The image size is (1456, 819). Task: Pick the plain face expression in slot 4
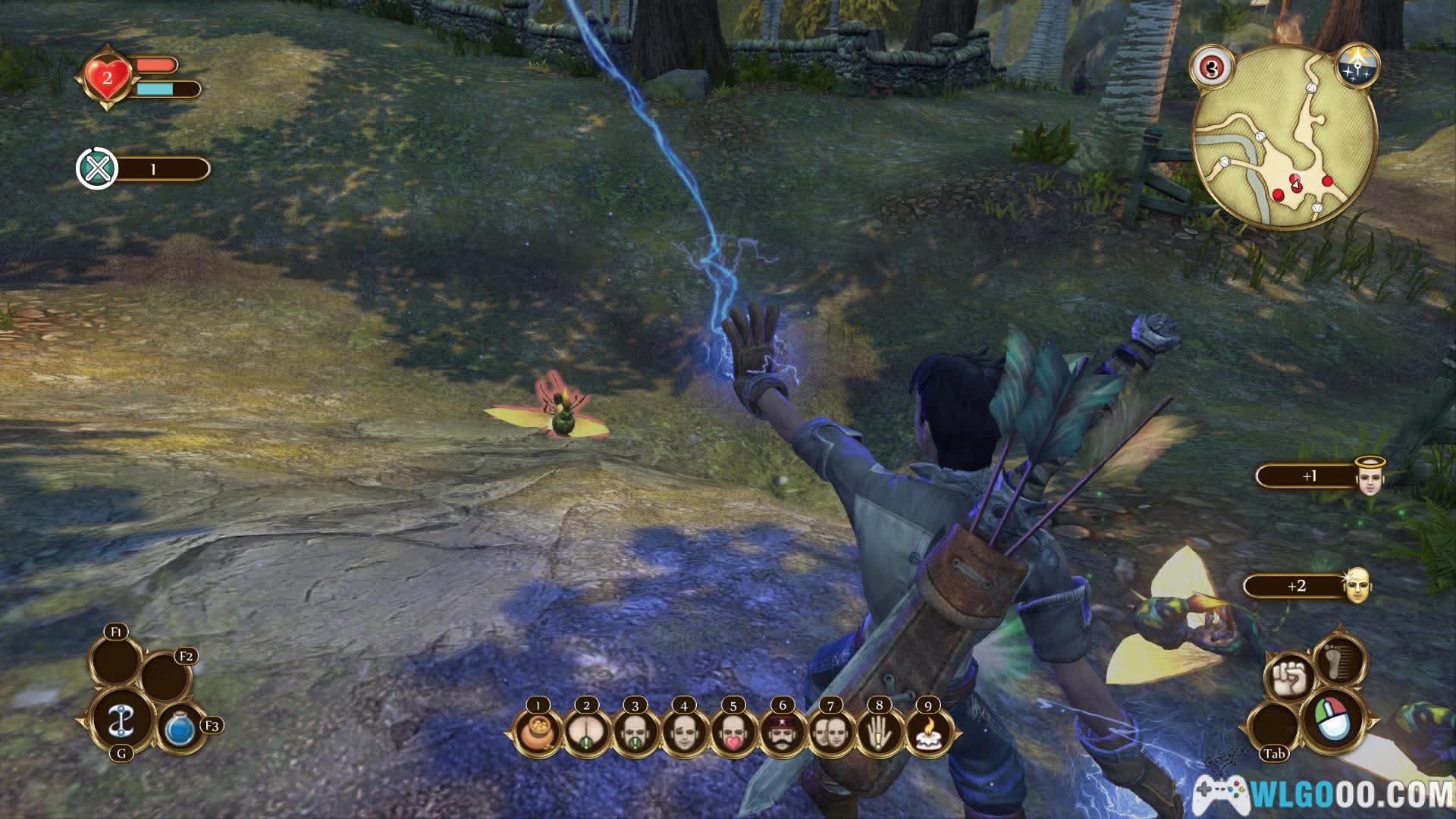pyautogui.click(x=684, y=733)
